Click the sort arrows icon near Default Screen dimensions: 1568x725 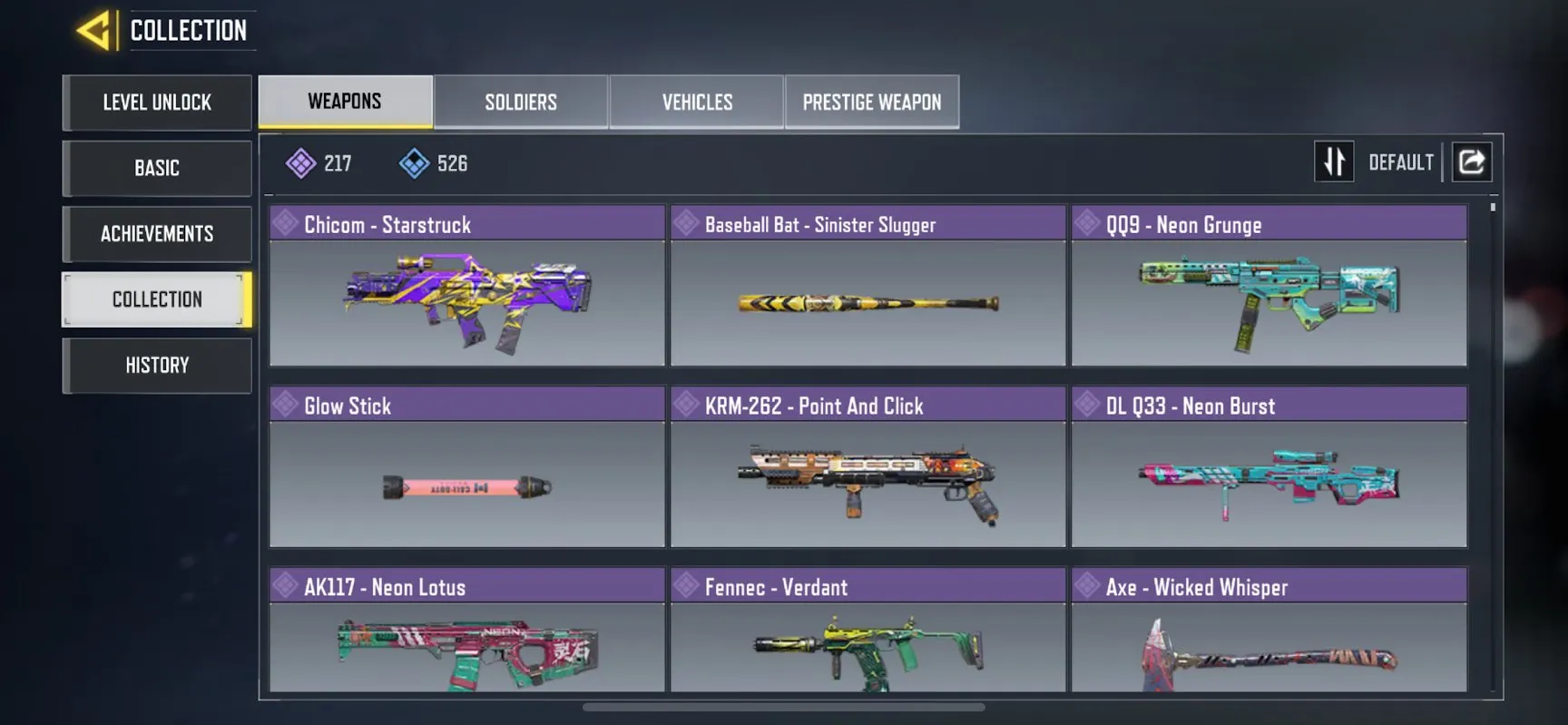[1334, 161]
